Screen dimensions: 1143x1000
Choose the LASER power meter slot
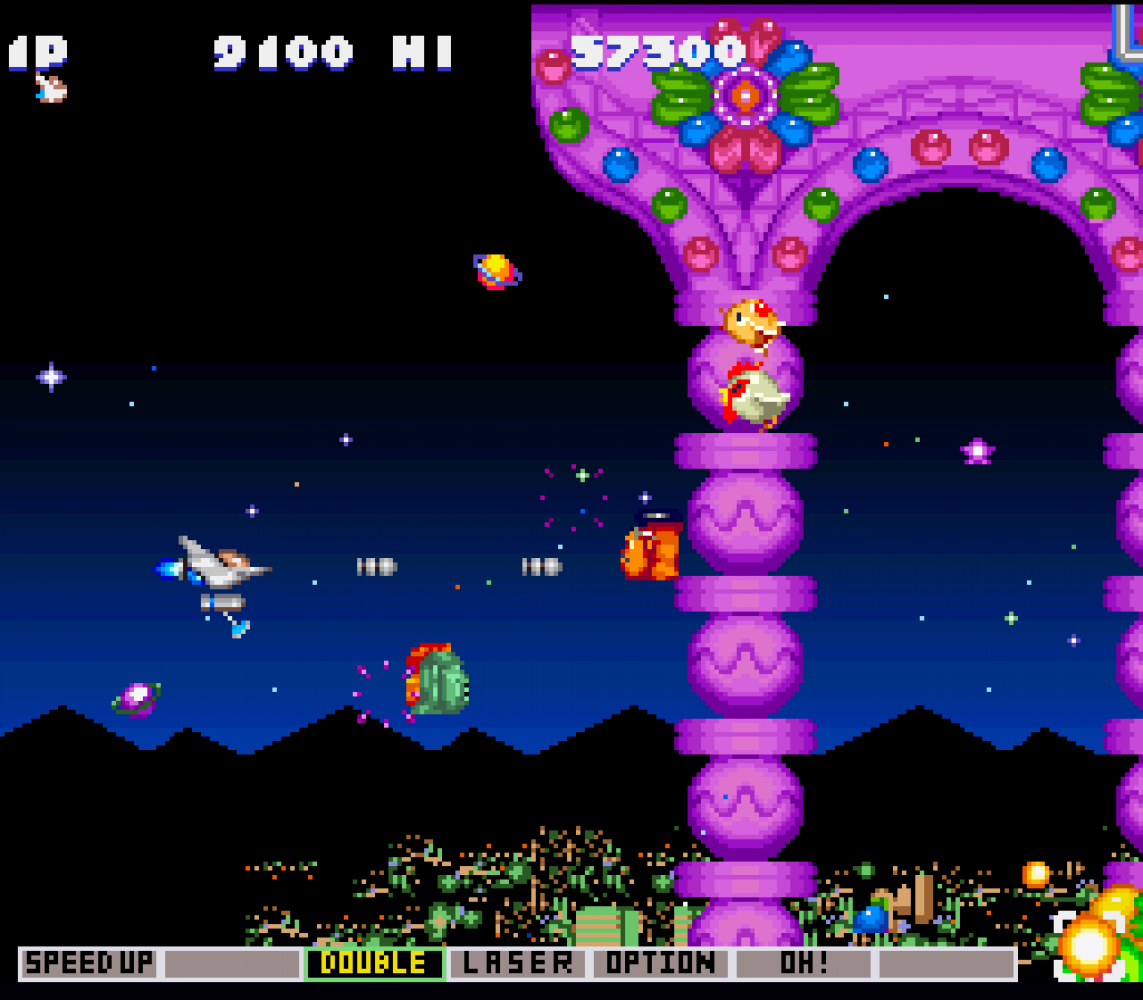click(x=517, y=964)
